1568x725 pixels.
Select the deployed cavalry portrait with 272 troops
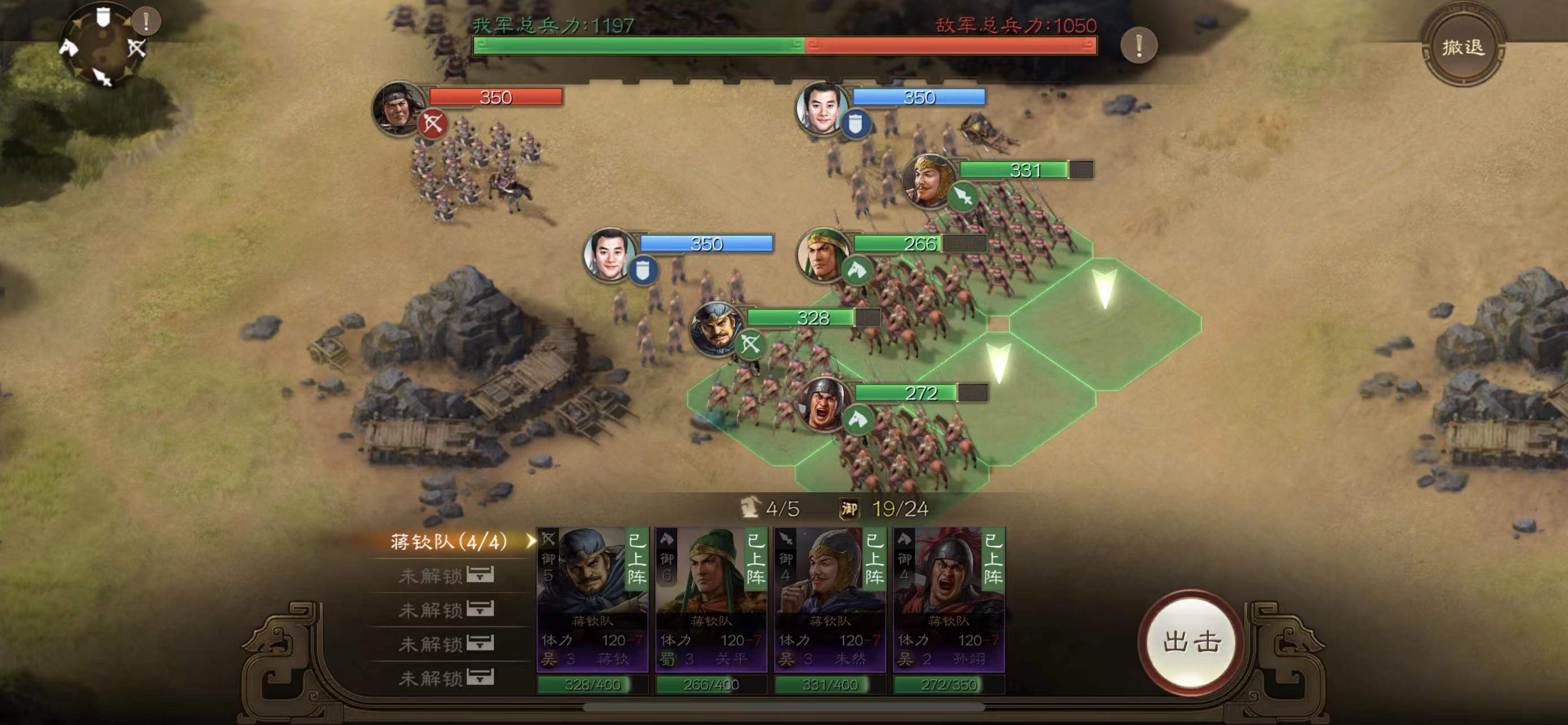tap(824, 403)
